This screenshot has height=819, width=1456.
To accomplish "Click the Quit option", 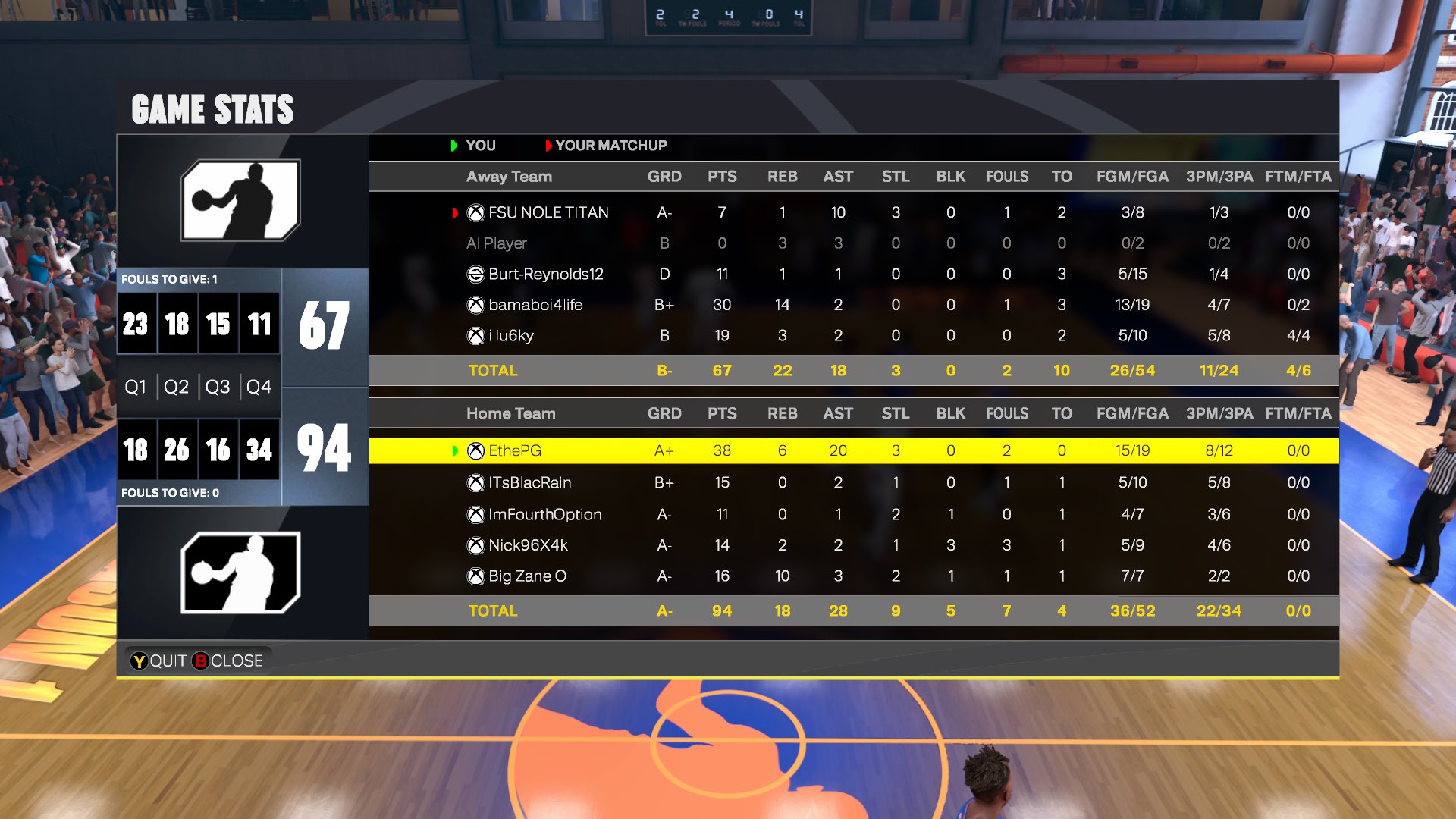I will click(x=158, y=661).
